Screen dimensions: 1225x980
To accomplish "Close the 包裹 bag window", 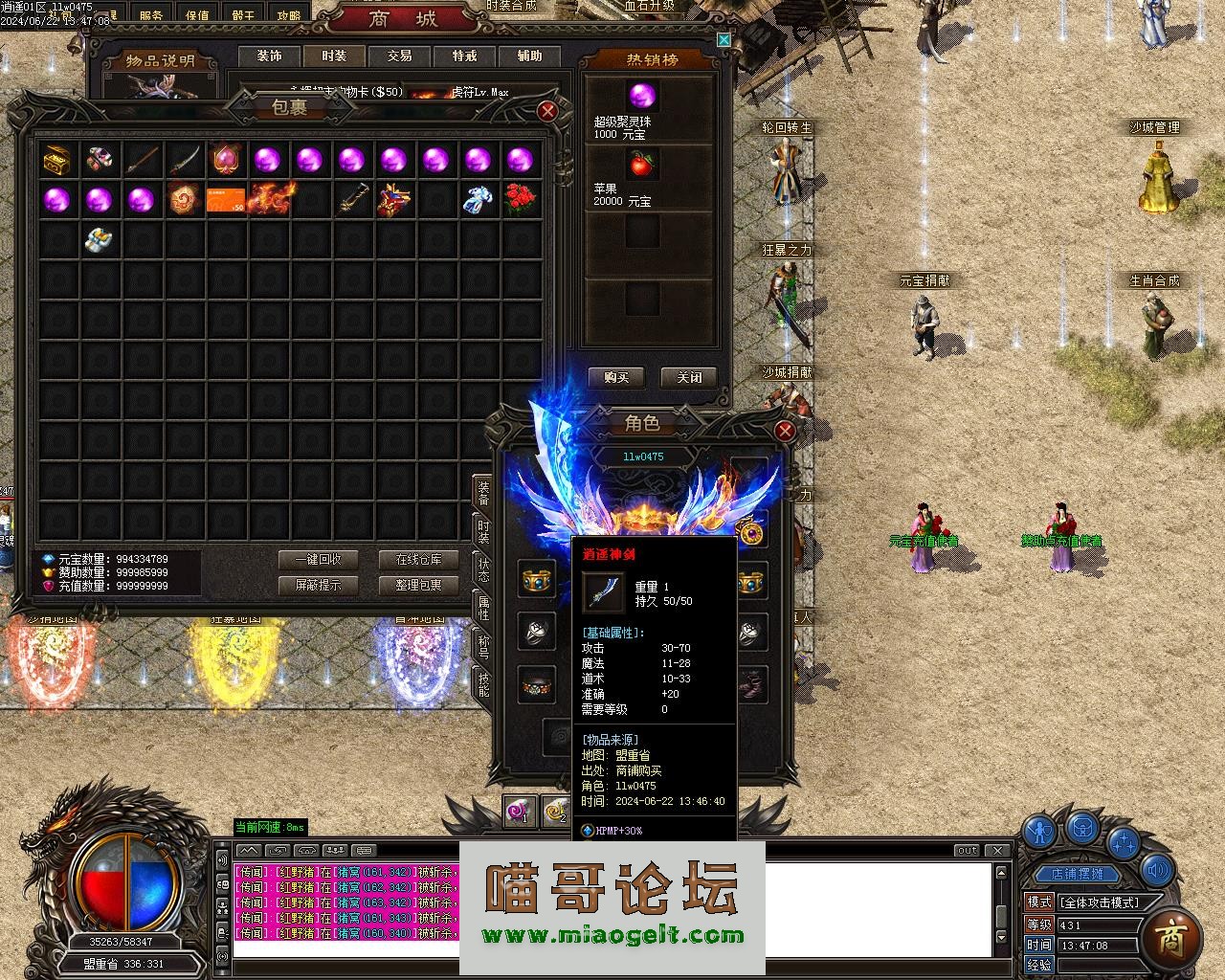I will coord(547,111).
